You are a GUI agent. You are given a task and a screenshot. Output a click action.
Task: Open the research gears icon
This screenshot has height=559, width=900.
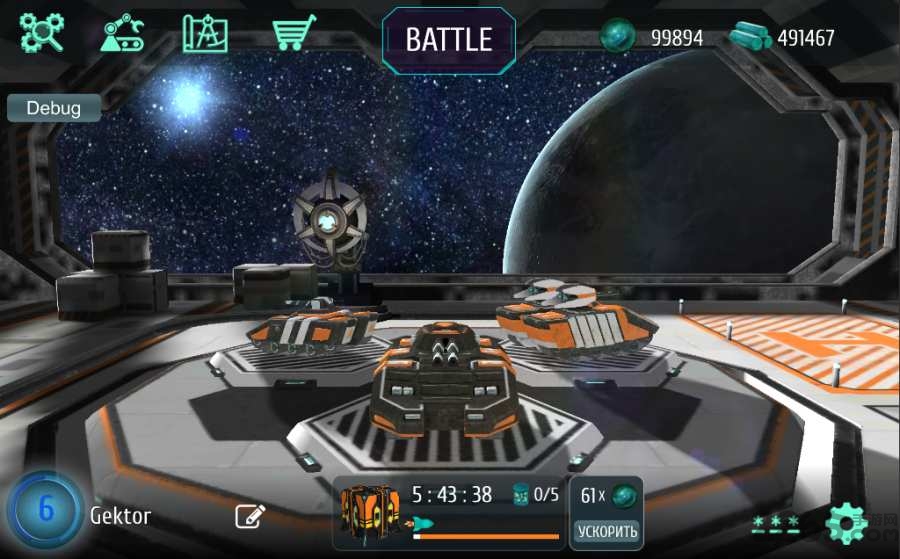[42, 33]
